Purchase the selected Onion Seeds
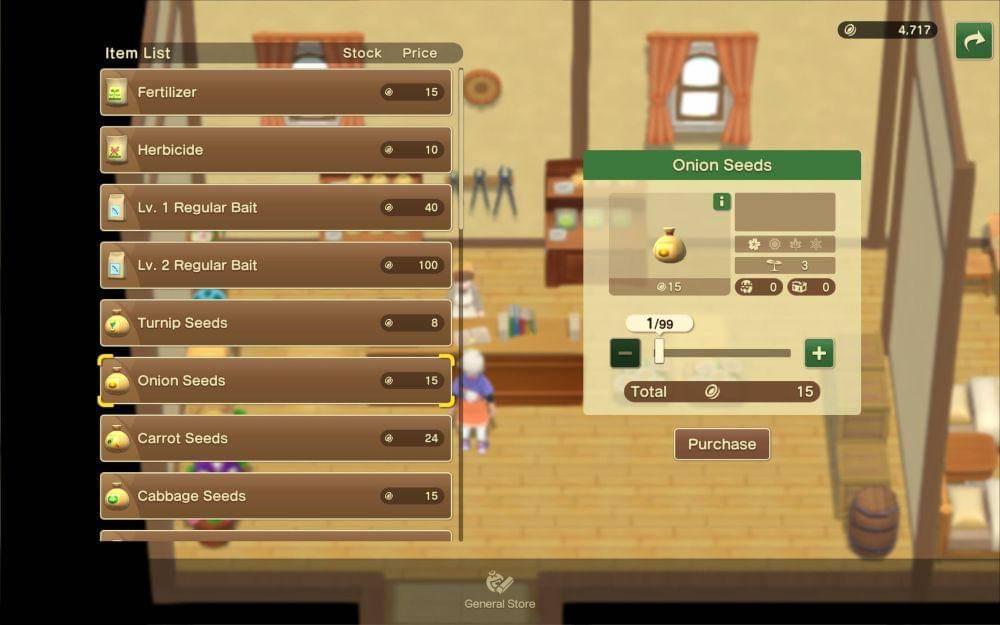The image size is (1000, 625). [x=721, y=444]
